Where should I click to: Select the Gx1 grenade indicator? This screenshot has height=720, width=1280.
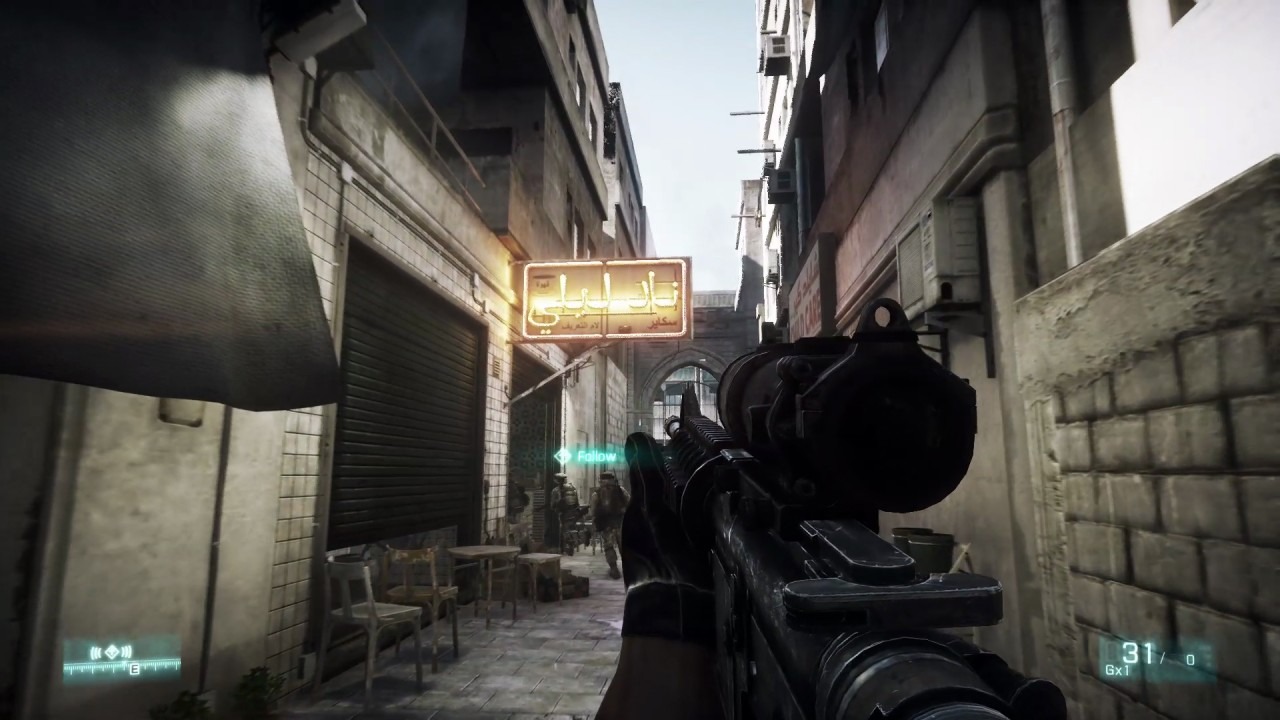1117,669
